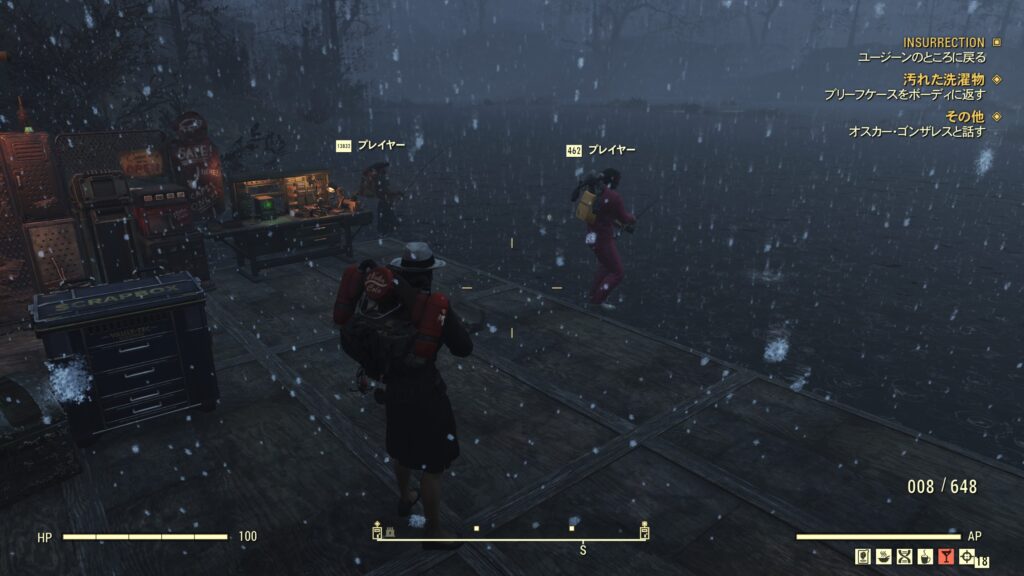Click the steaming food bowl status icon

click(x=884, y=557)
